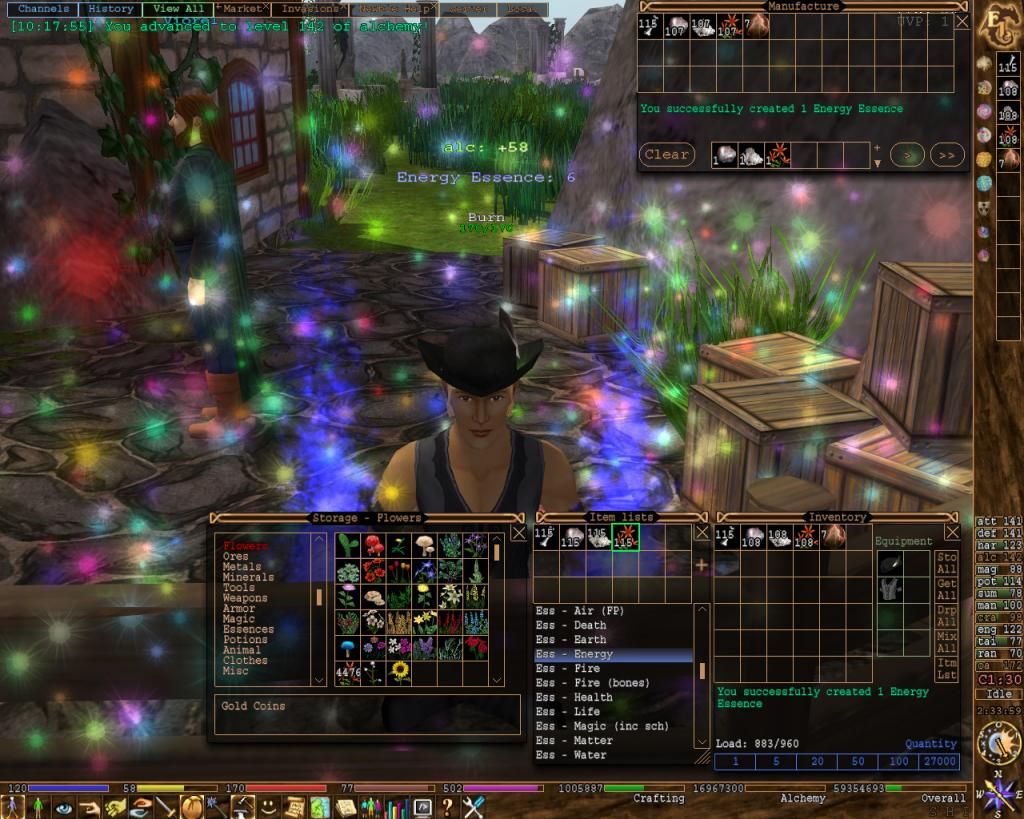Screen dimensions: 1024x819
Task: Switch to the Market chat tab
Action: pos(242,9)
